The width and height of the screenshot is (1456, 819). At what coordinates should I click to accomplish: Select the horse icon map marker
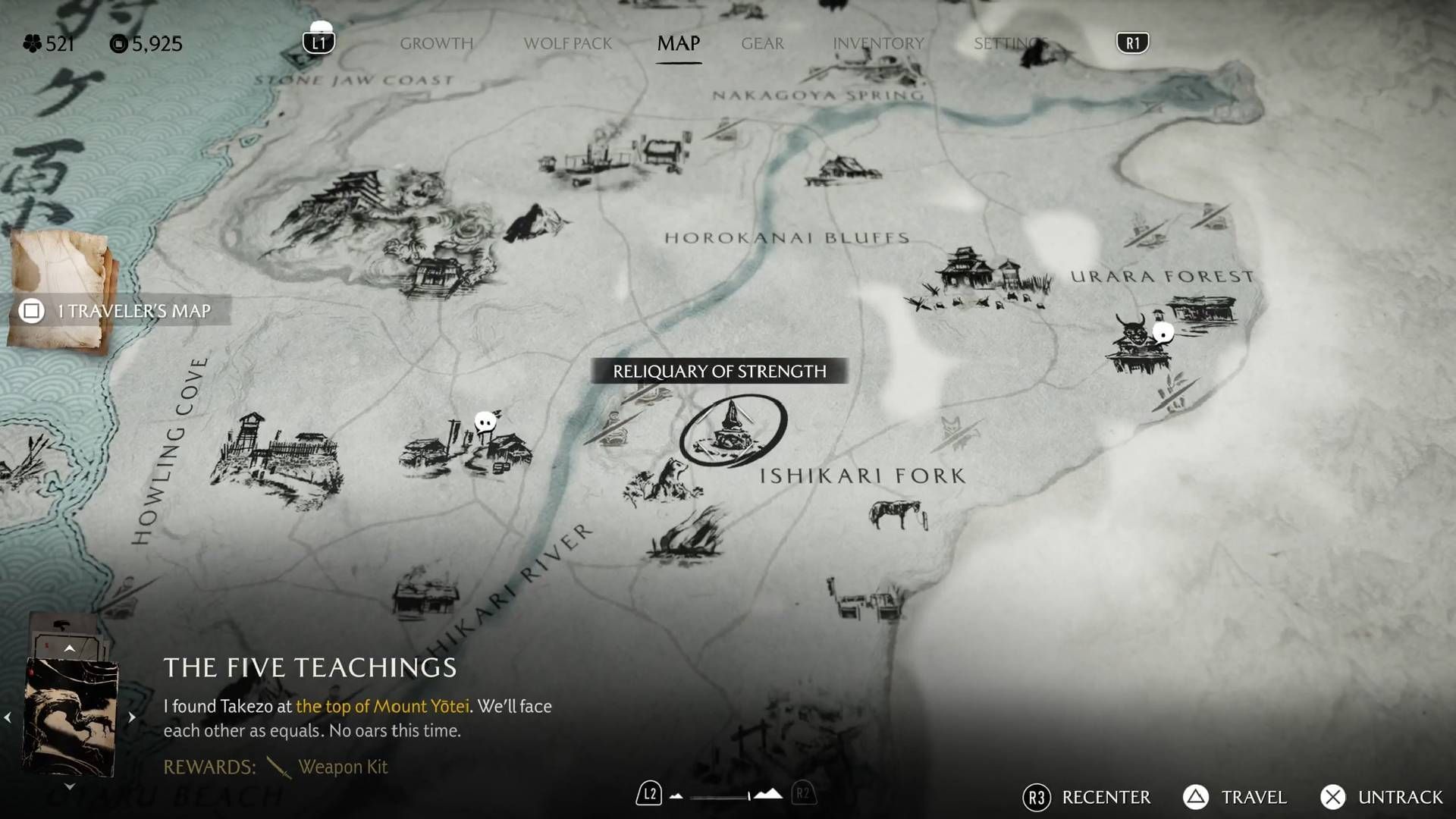click(897, 515)
